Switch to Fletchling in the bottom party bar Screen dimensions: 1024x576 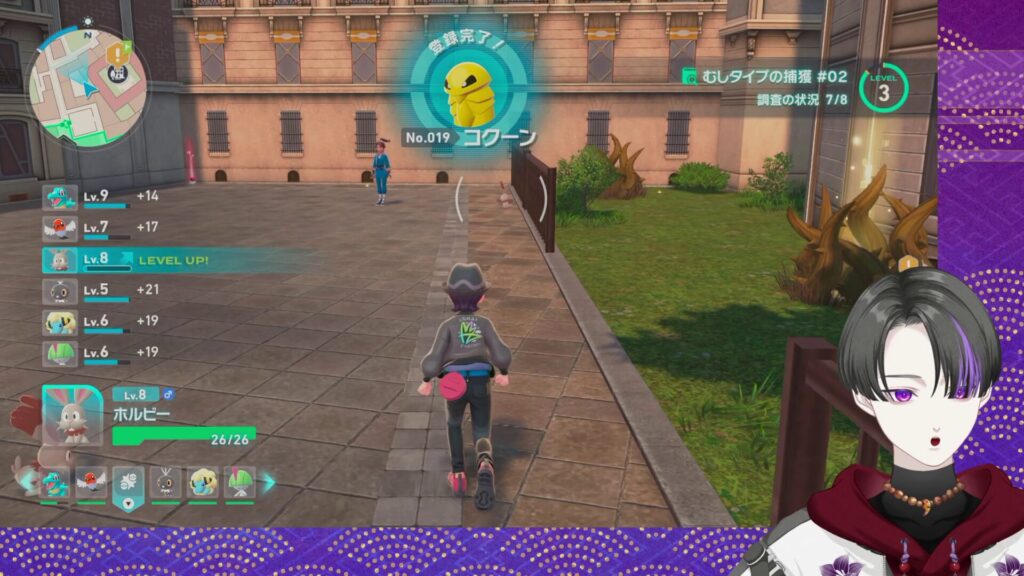coord(92,482)
